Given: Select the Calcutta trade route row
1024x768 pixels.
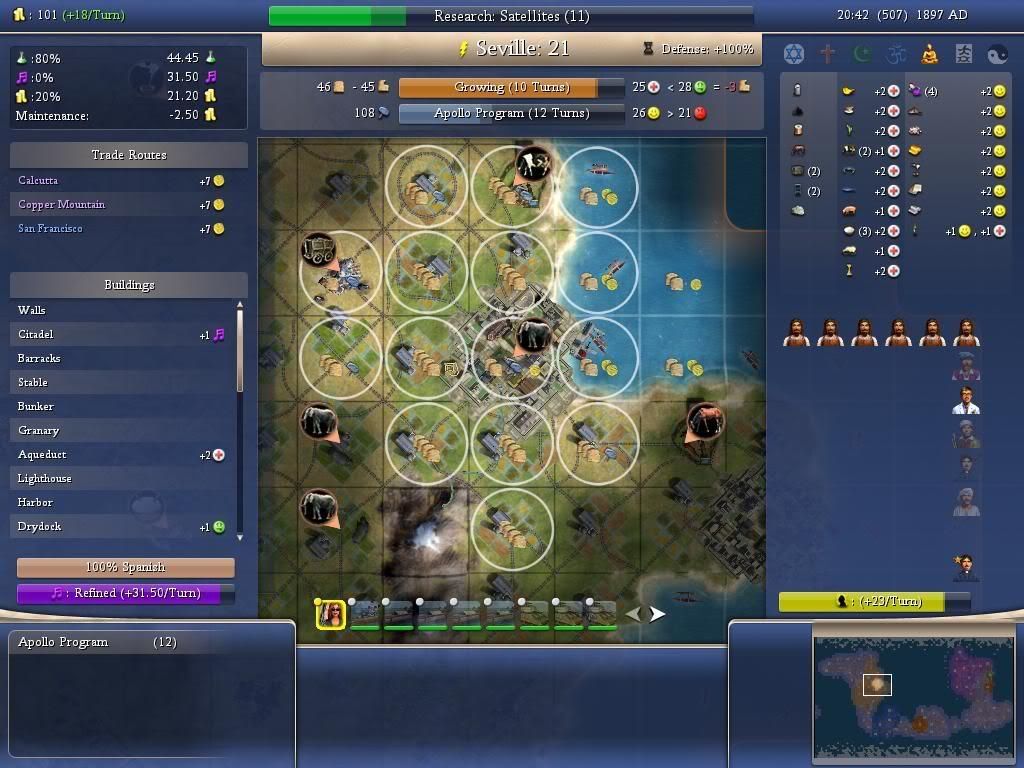Looking at the screenshot, I should (38, 181).
